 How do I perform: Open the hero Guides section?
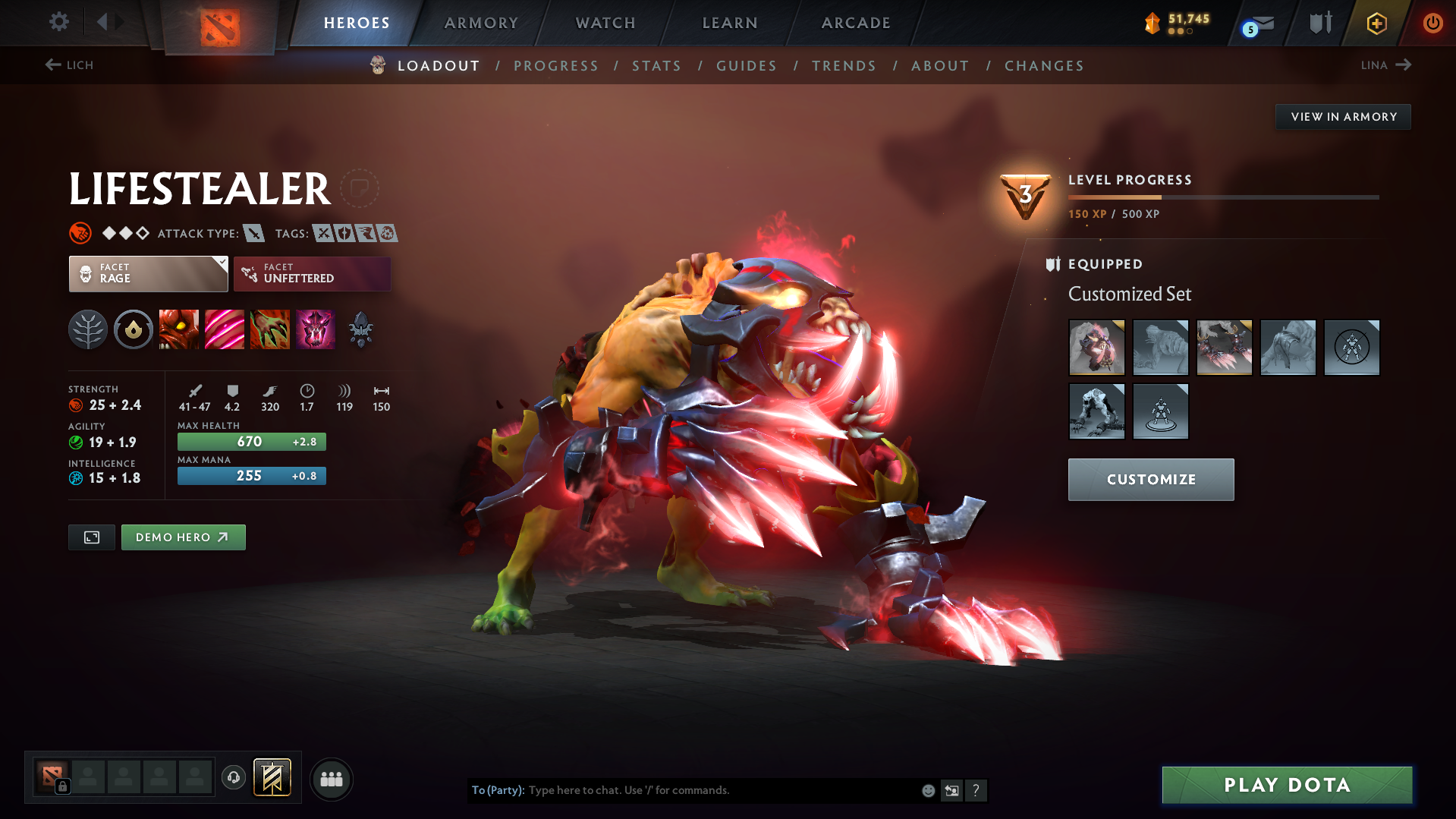pos(747,66)
